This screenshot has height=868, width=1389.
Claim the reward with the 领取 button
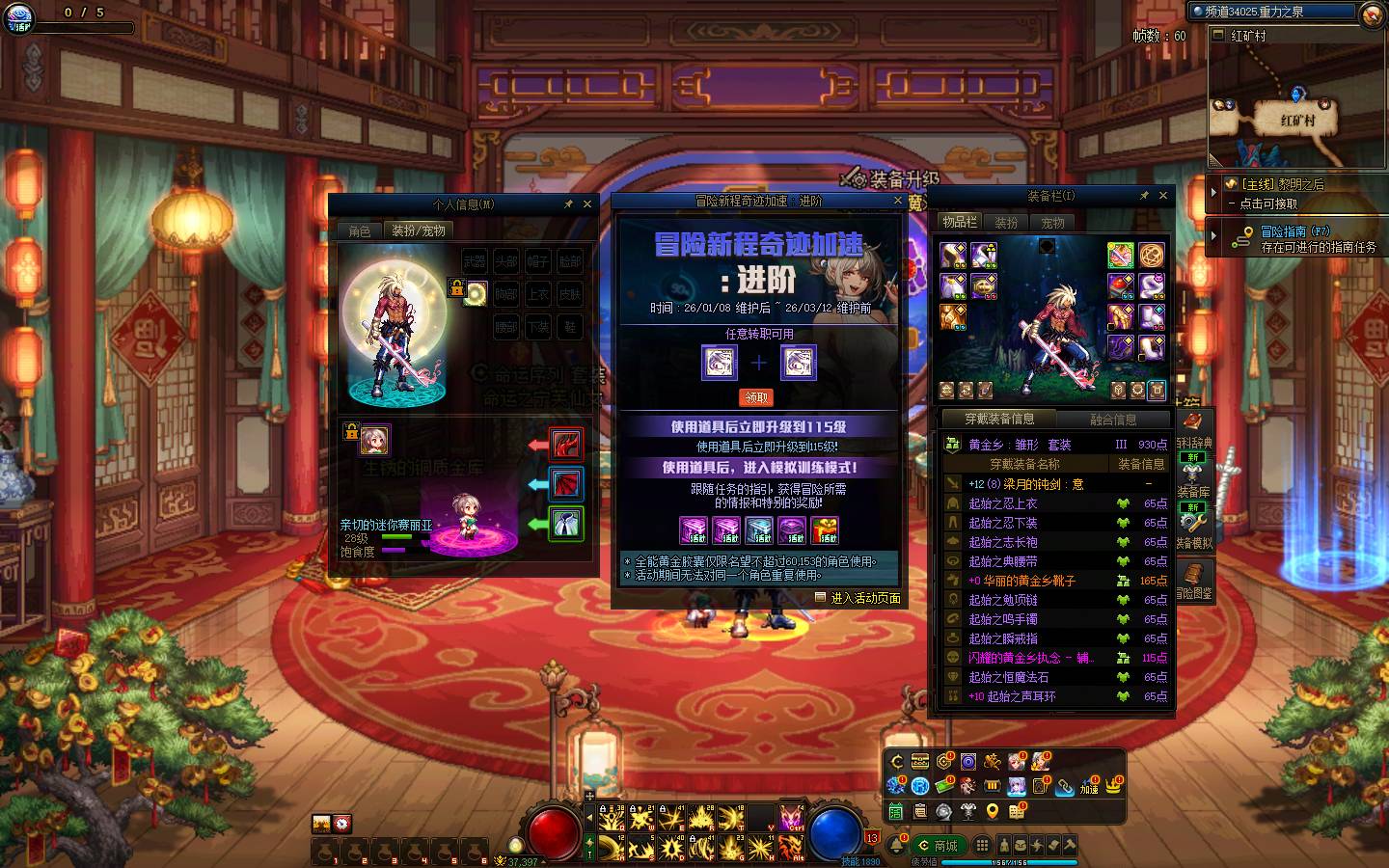point(756,397)
